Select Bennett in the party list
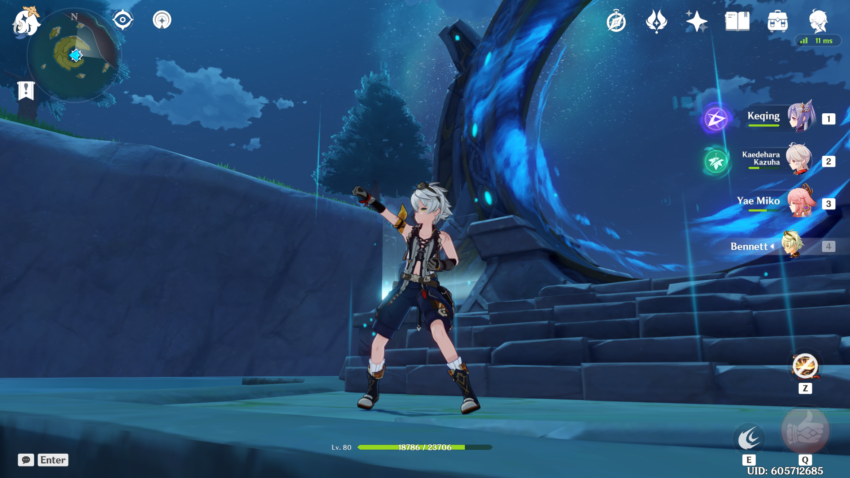Image resolution: width=850 pixels, height=478 pixels. click(790, 245)
